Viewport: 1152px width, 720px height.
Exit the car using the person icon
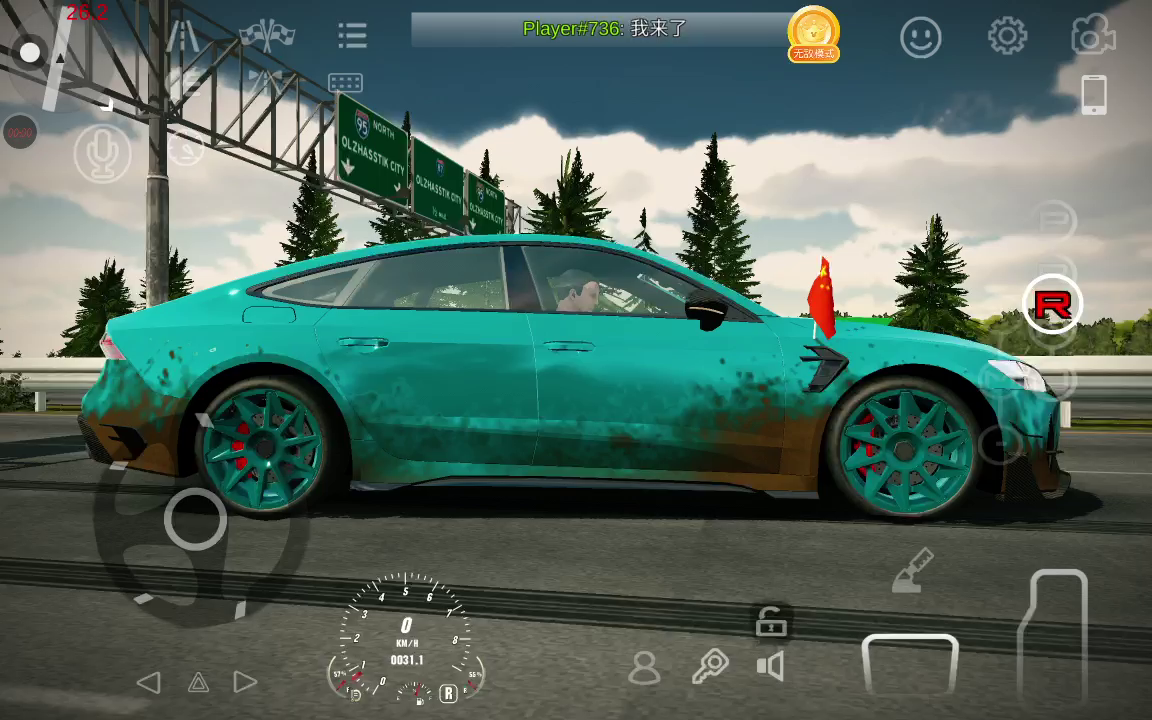tap(645, 667)
